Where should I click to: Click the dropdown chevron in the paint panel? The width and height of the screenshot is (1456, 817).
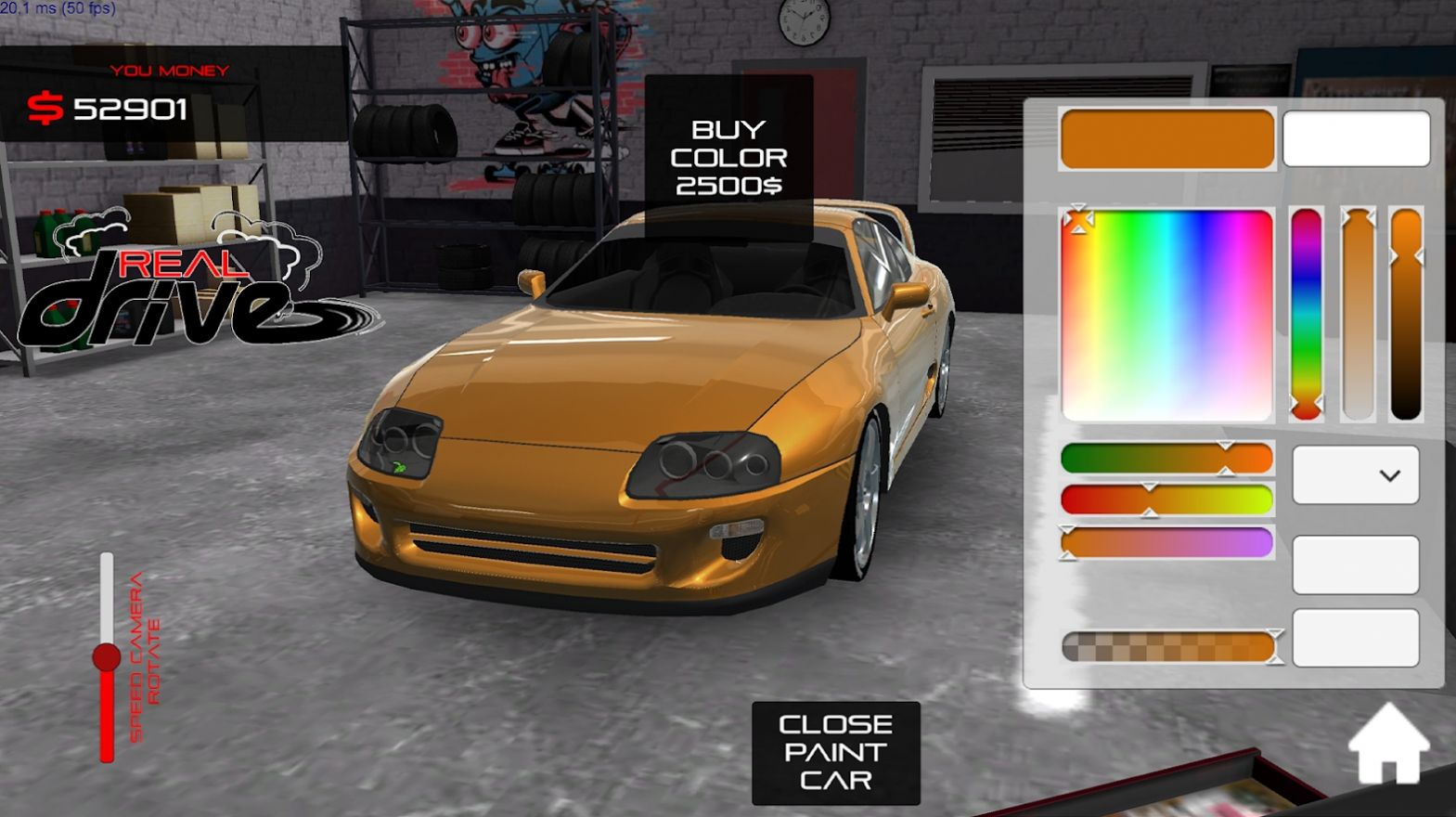(1388, 474)
